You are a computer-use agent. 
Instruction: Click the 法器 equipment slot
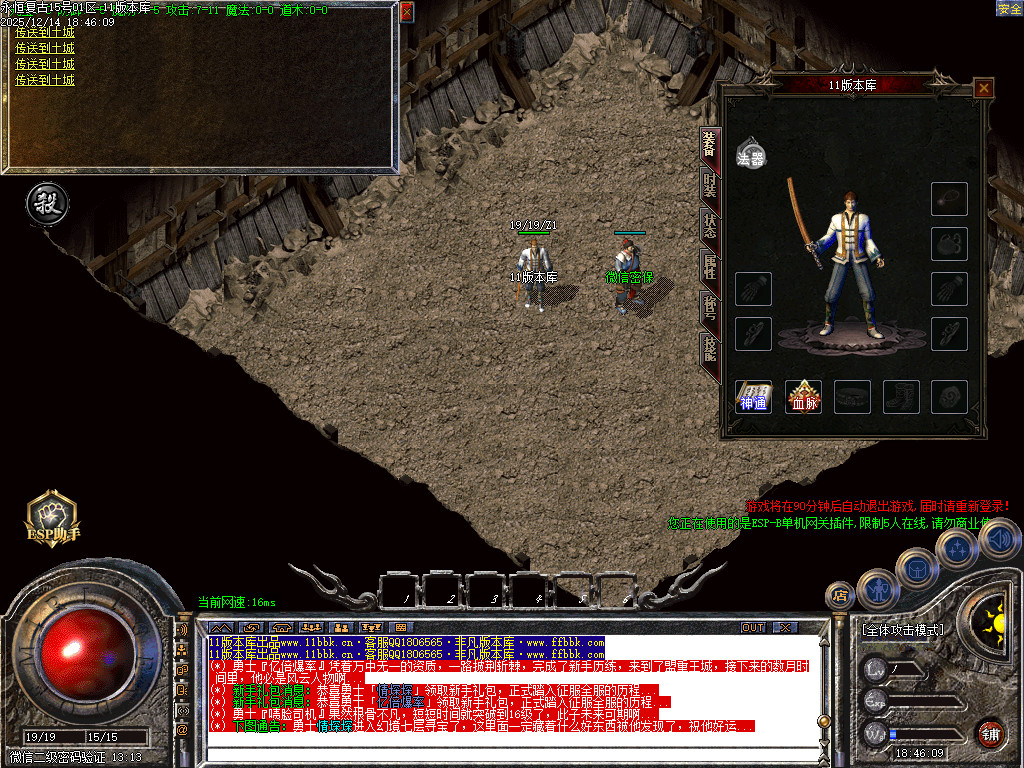click(751, 153)
